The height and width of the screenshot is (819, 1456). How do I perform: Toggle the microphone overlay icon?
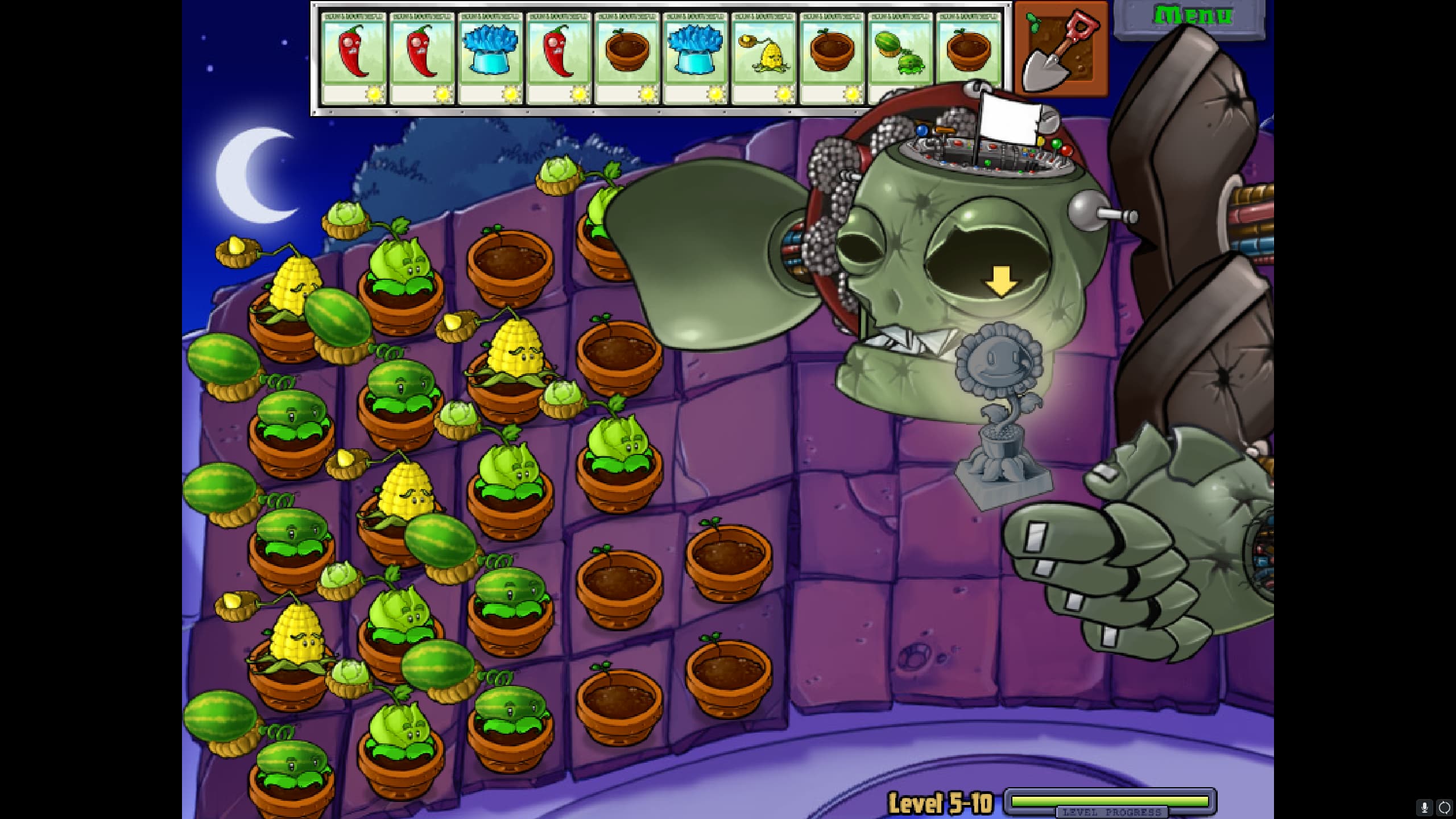pos(1425,807)
